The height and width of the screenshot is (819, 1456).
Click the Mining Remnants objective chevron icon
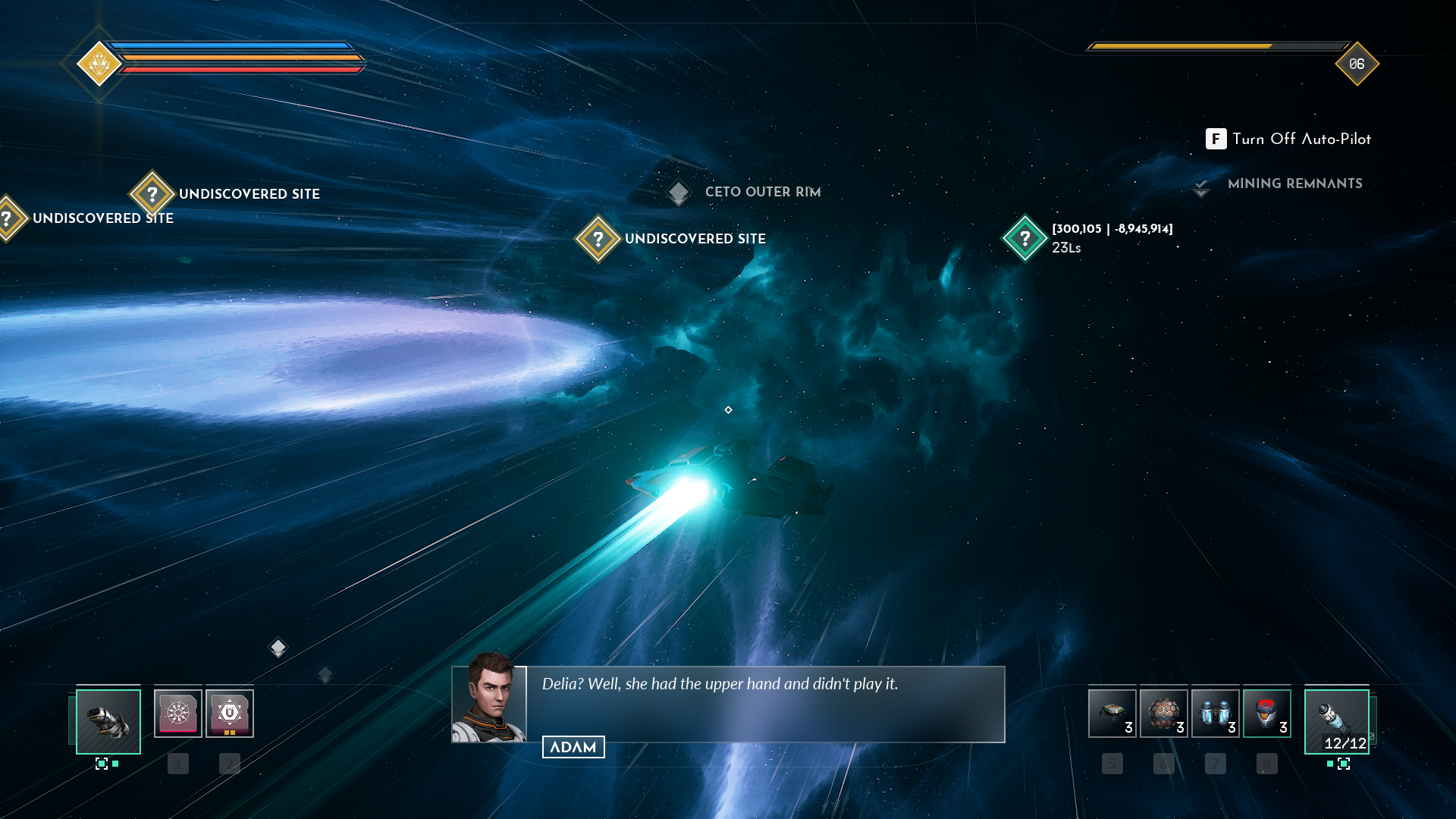click(x=1201, y=186)
